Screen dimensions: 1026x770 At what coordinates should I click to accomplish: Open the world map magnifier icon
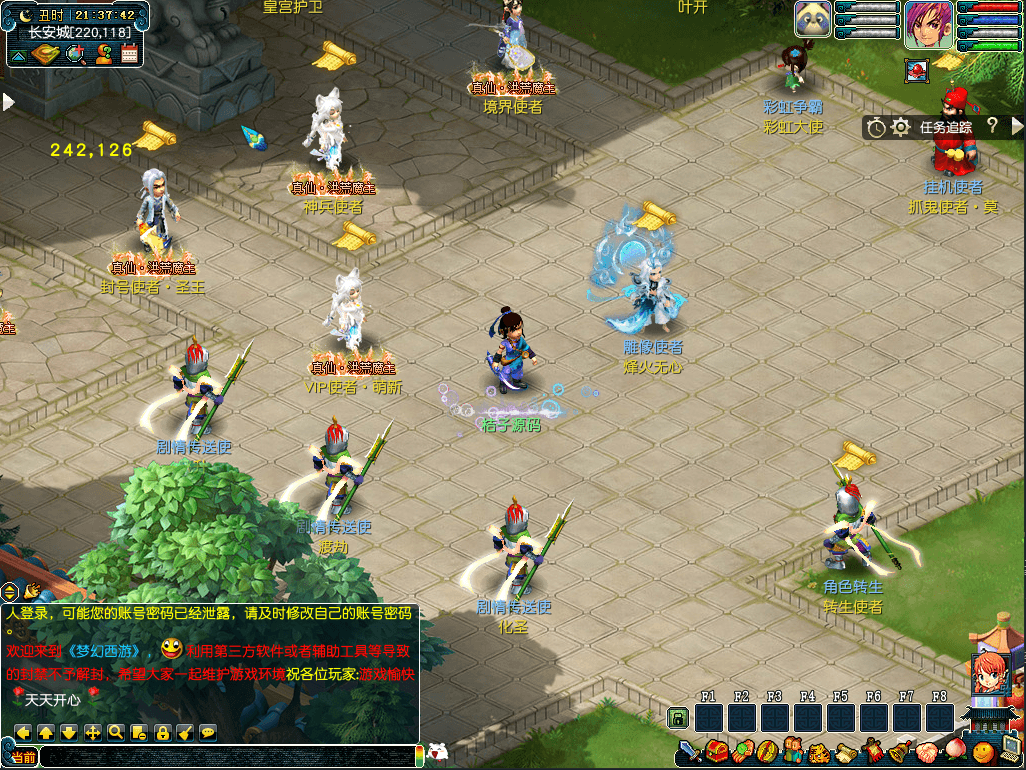pyautogui.click(x=74, y=54)
